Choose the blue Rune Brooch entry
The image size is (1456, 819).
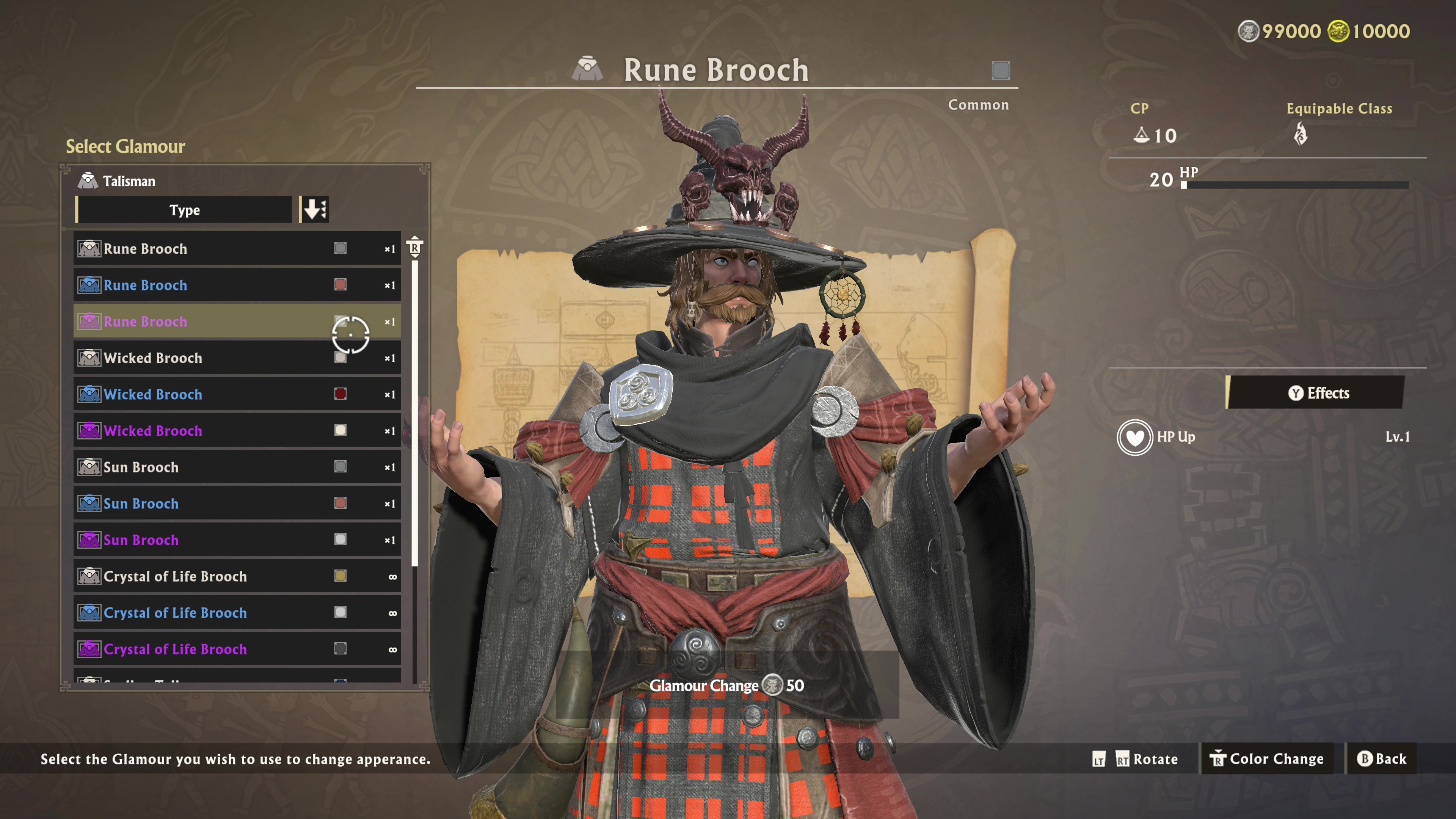237,285
